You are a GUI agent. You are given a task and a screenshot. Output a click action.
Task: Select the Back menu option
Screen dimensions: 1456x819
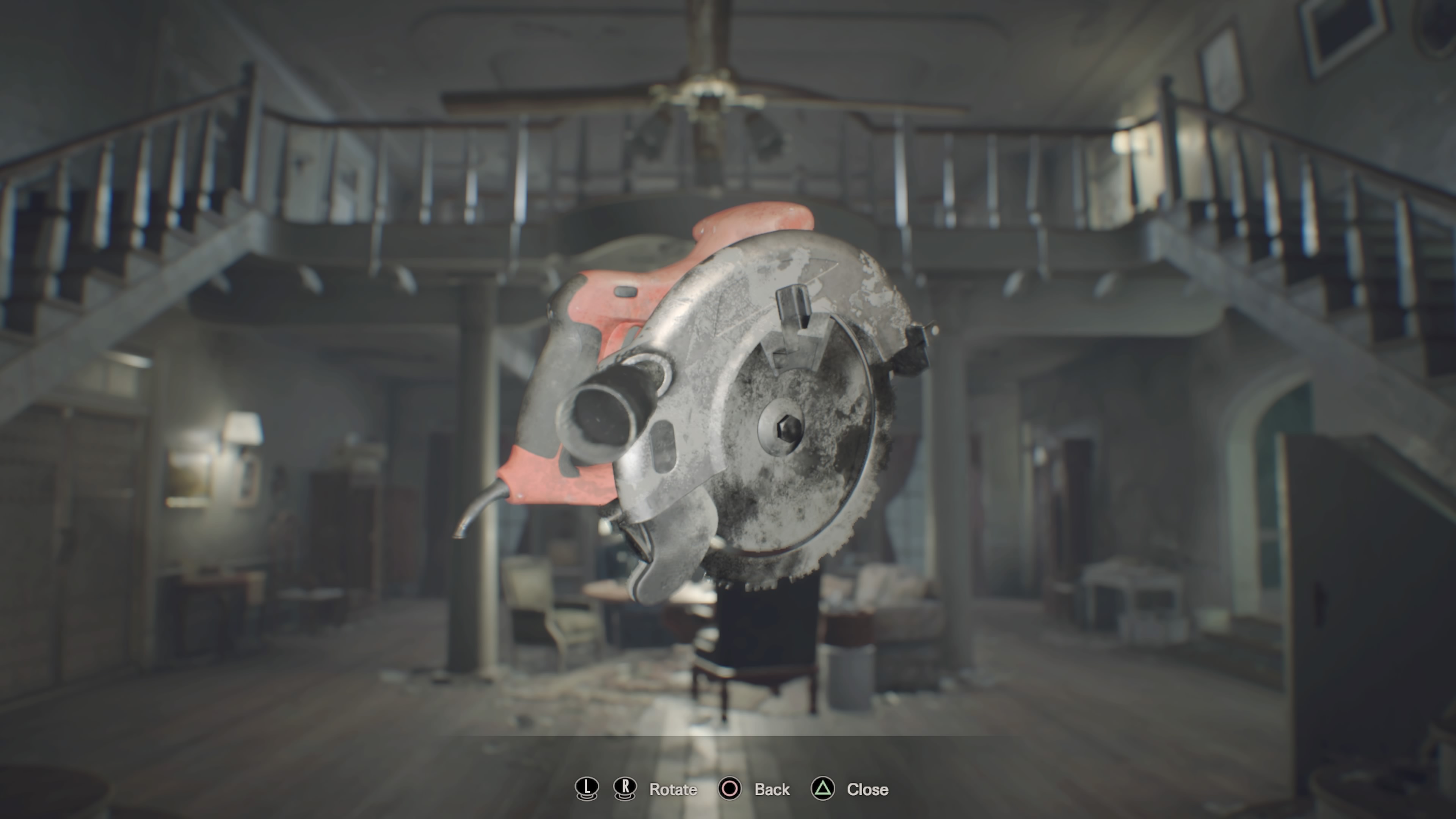[772, 789]
